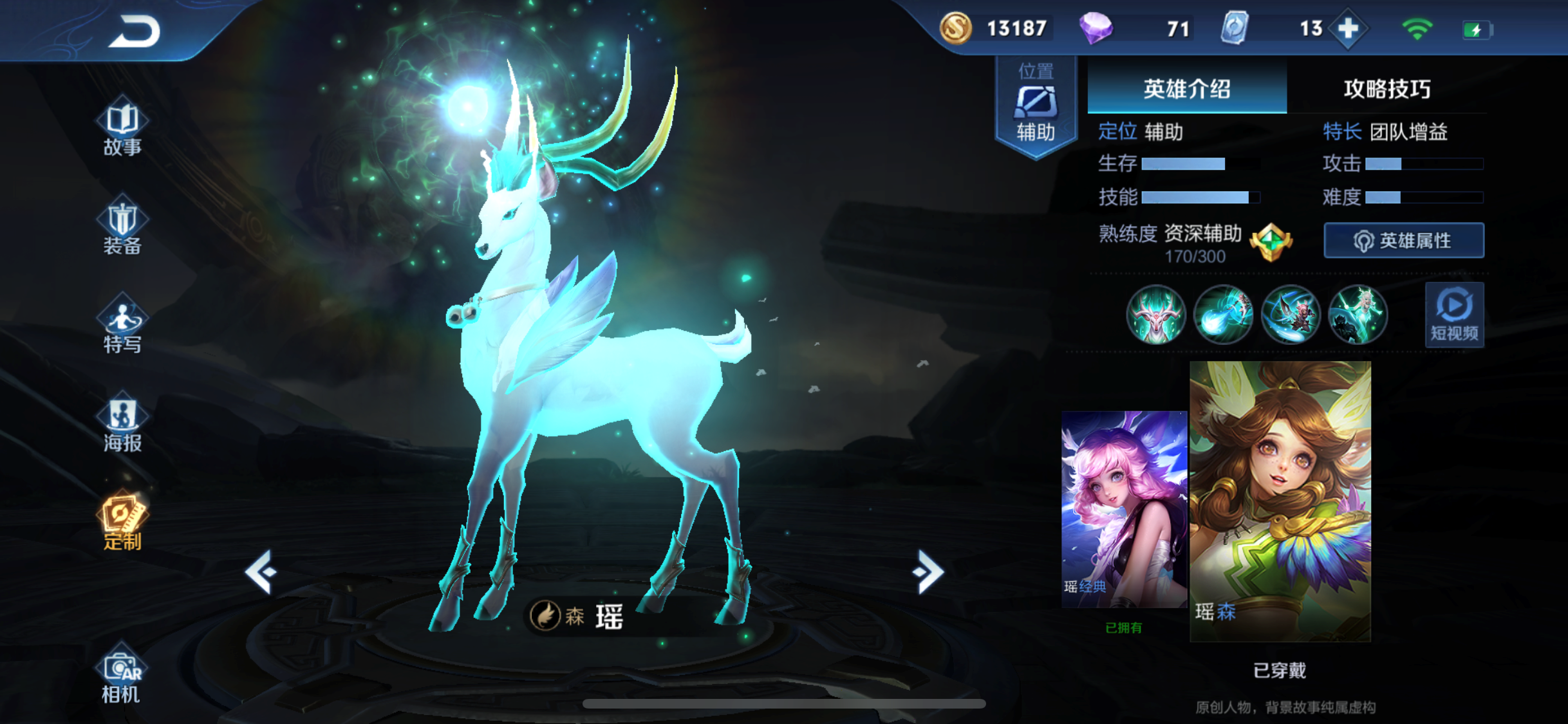
Task: Tap the plus button to add vouchers
Action: tap(1348, 29)
